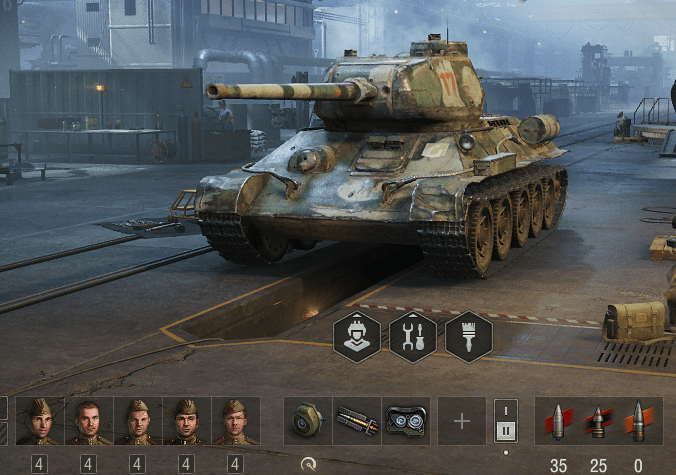
Task: Select the shell slot showing 25 rounds
Action: [598, 421]
